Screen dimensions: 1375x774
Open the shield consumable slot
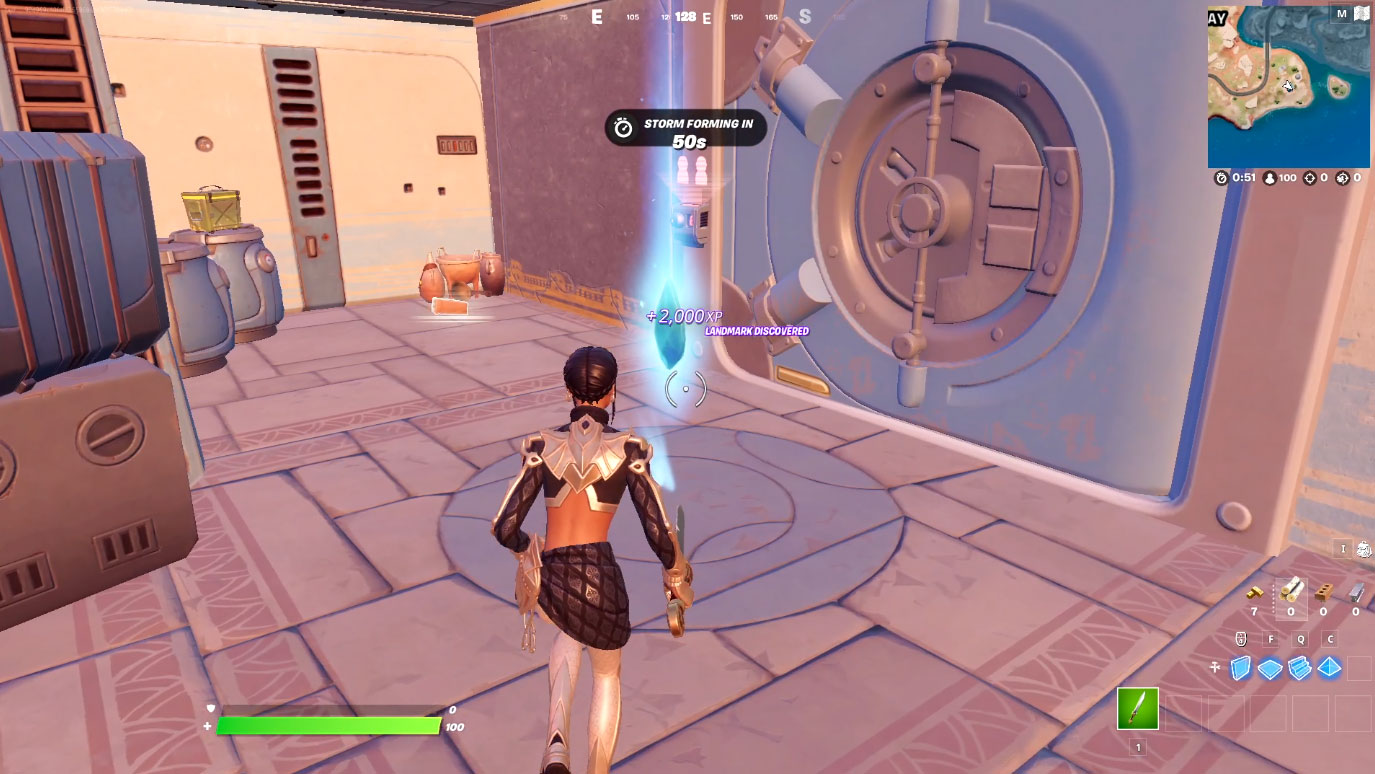tap(1242, 639)
